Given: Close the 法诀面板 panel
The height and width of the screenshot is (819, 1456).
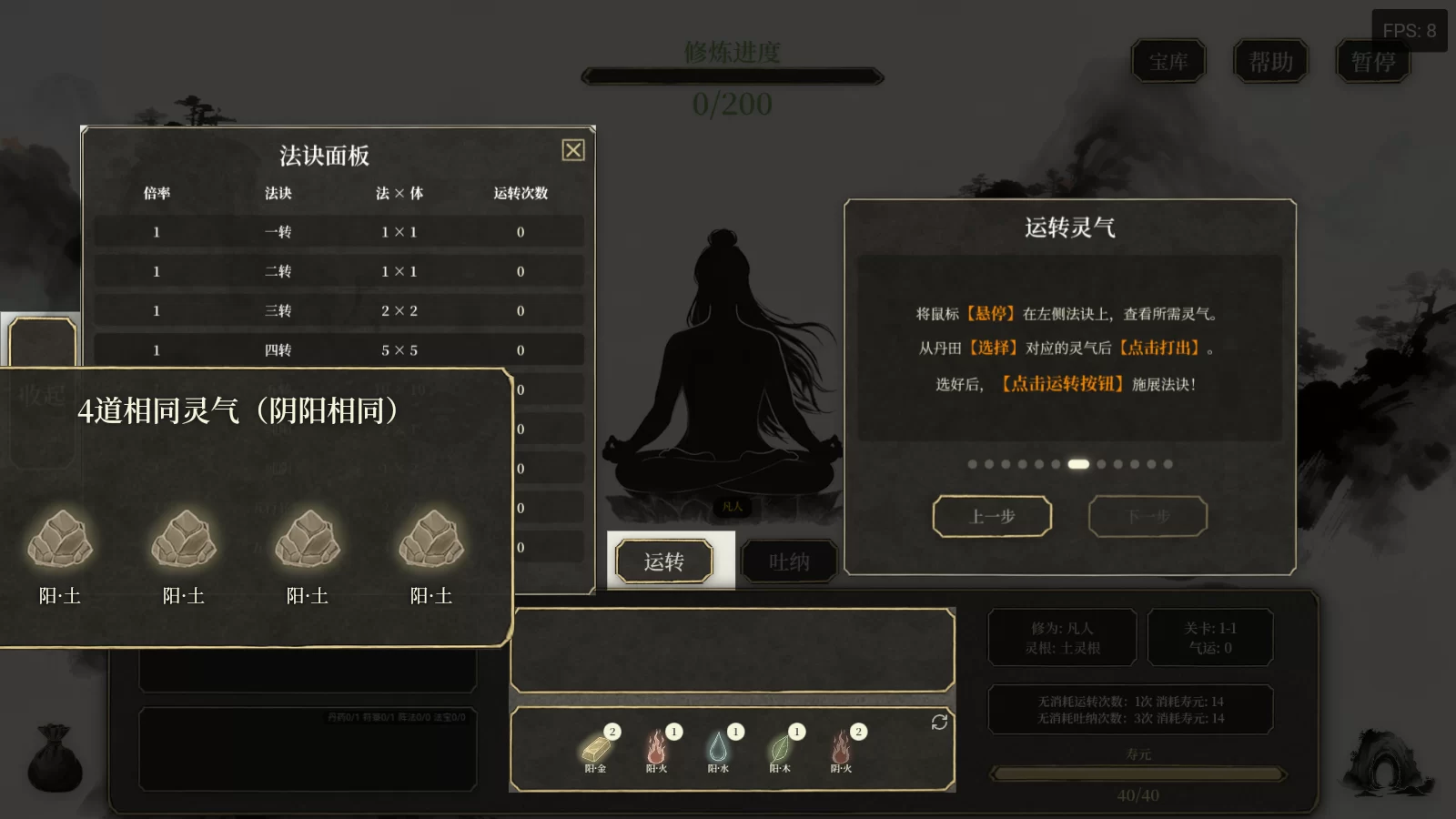Looking at the screenshot, I should (573, 150).
